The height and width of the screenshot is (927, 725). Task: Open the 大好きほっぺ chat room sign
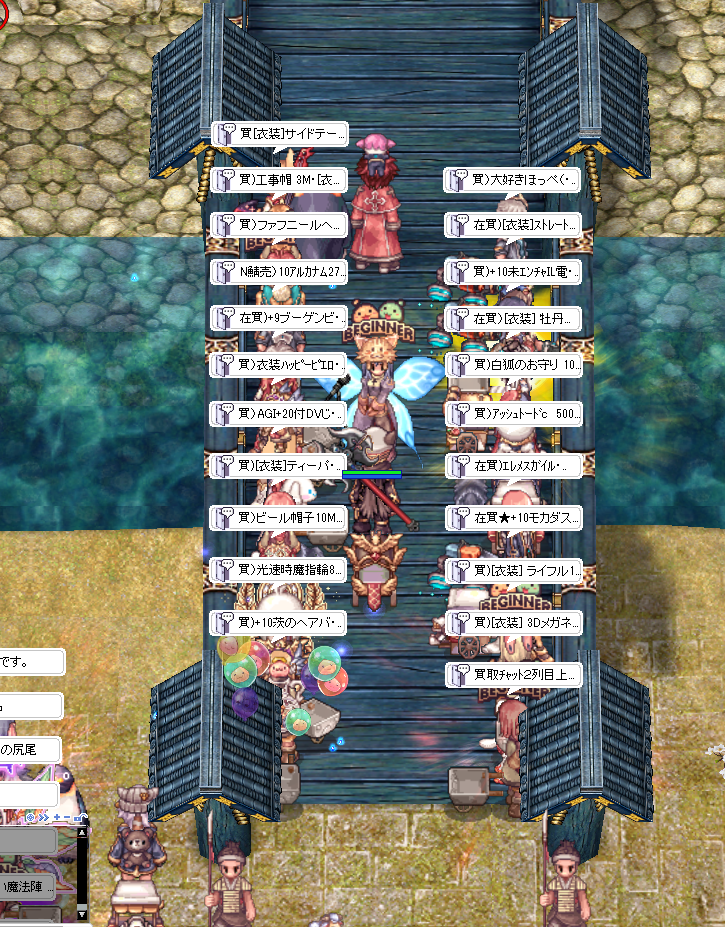513,180
